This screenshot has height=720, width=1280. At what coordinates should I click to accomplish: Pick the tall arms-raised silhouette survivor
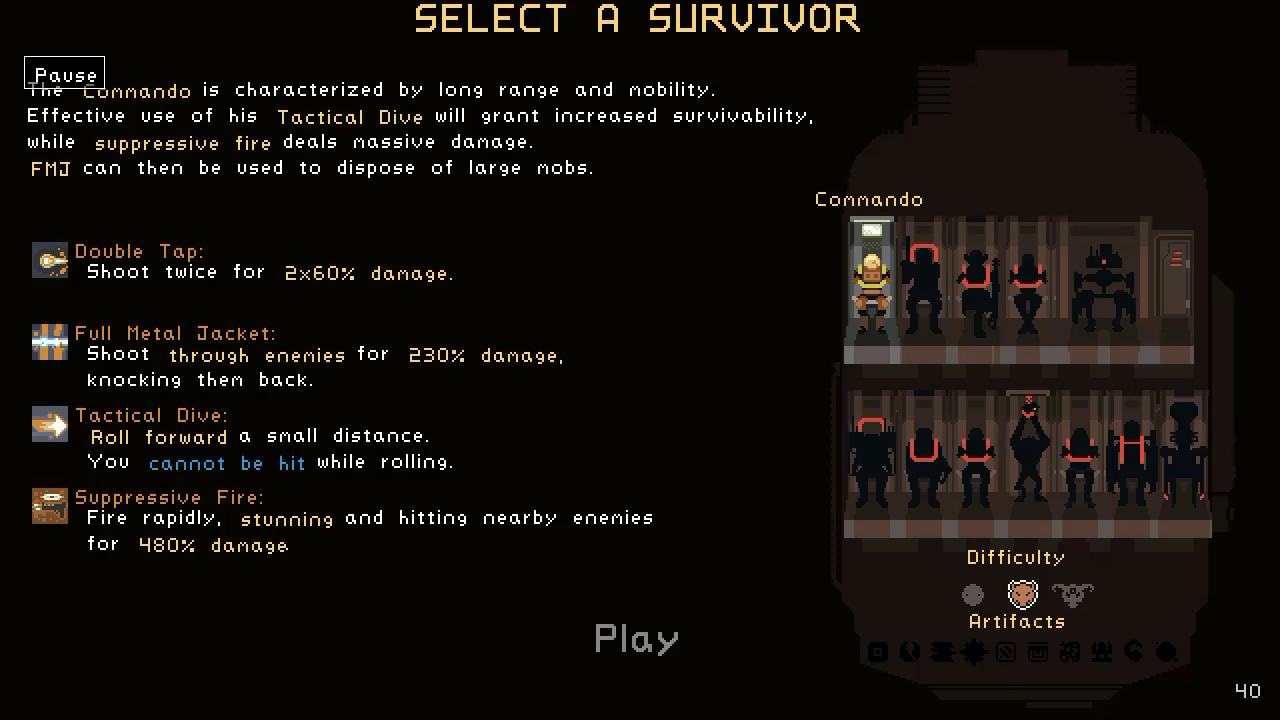(x=1028, y=450)
